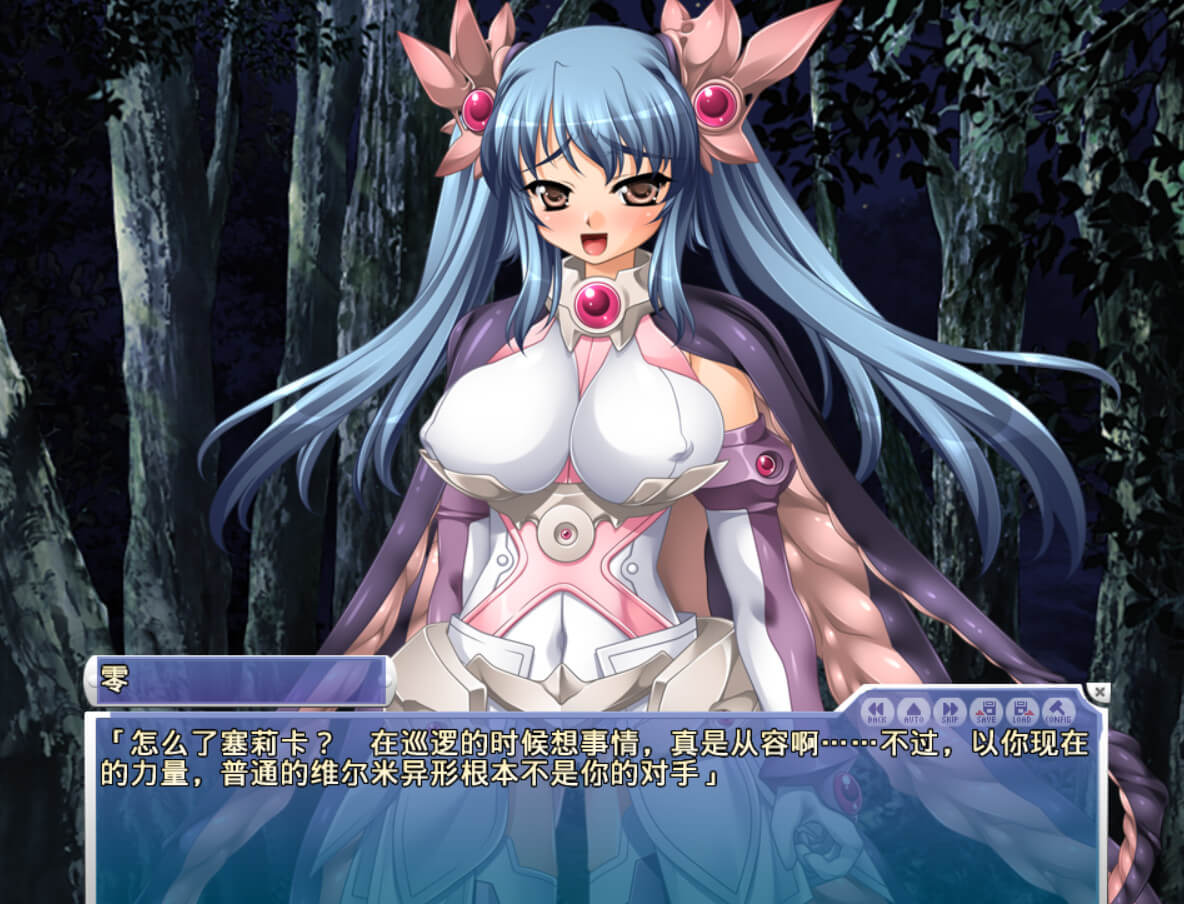Hide the dialogue box with the X
This screenshot has width=1184, height=904.
tap(1099, 692)
